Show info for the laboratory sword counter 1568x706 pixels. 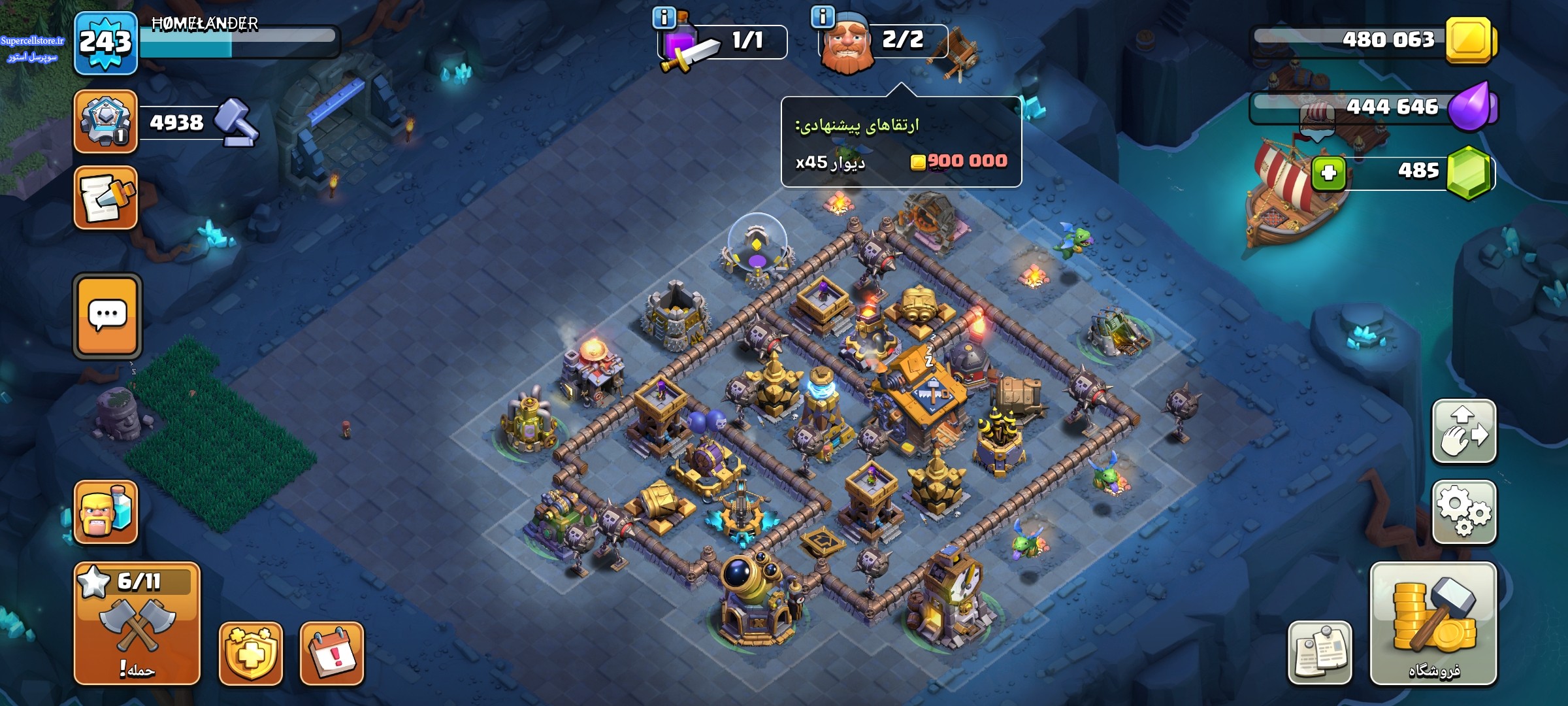click(664, 18)
